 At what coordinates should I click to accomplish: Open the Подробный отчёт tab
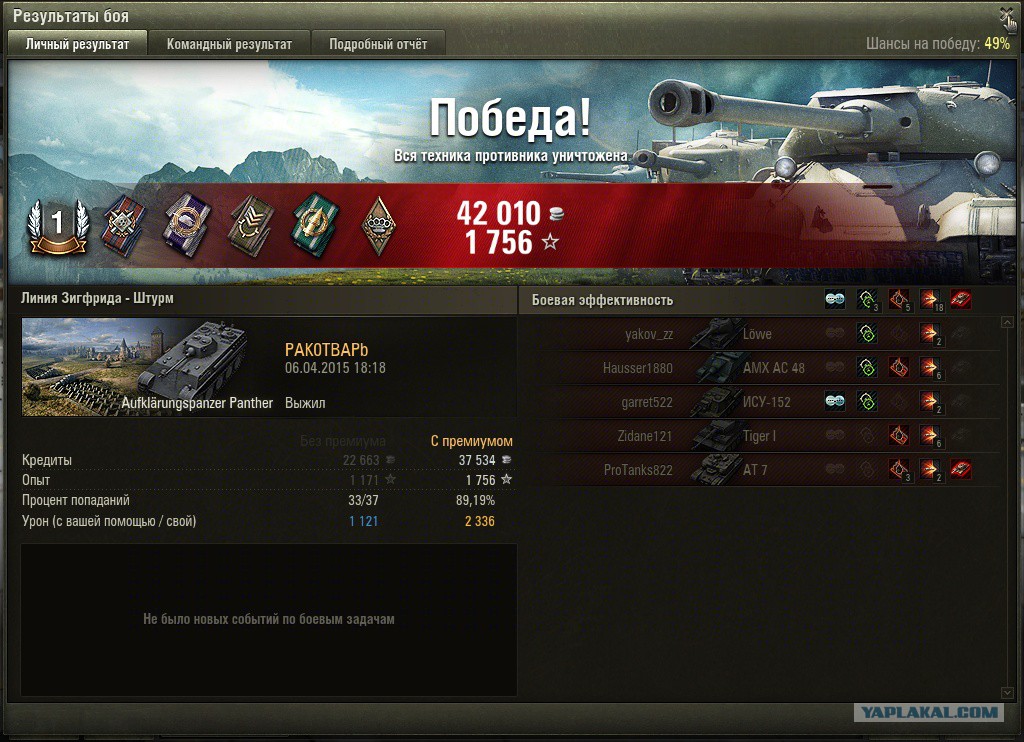pos(378,44)
